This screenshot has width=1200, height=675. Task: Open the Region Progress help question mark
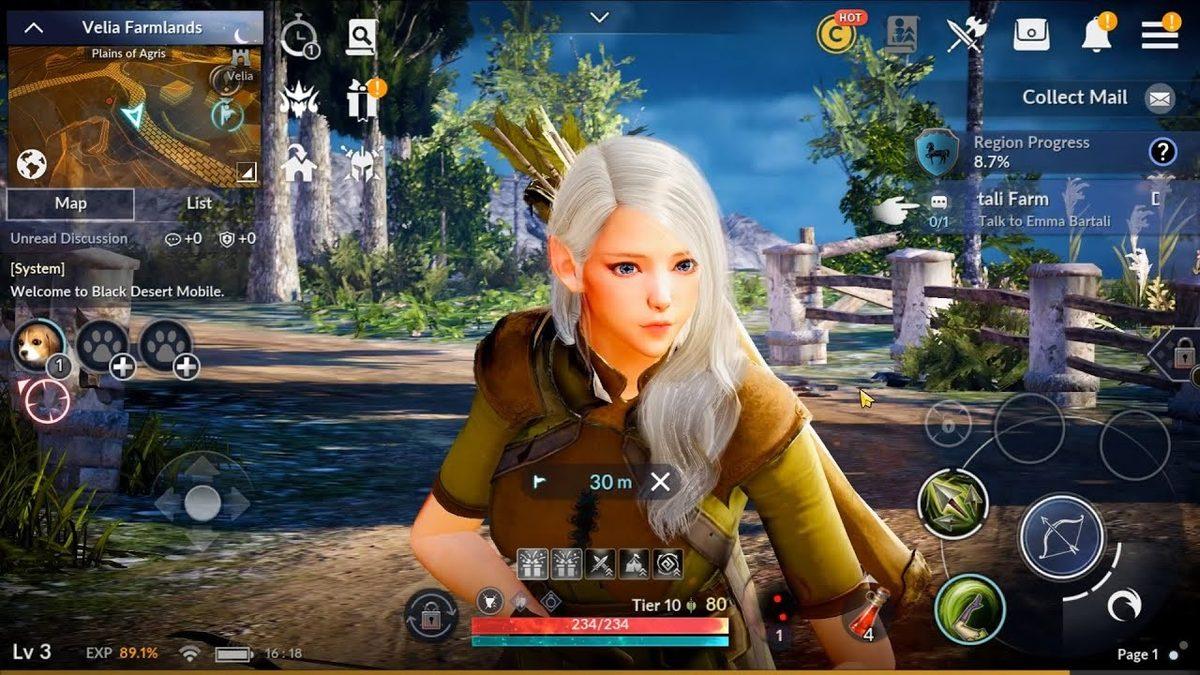1161,152
